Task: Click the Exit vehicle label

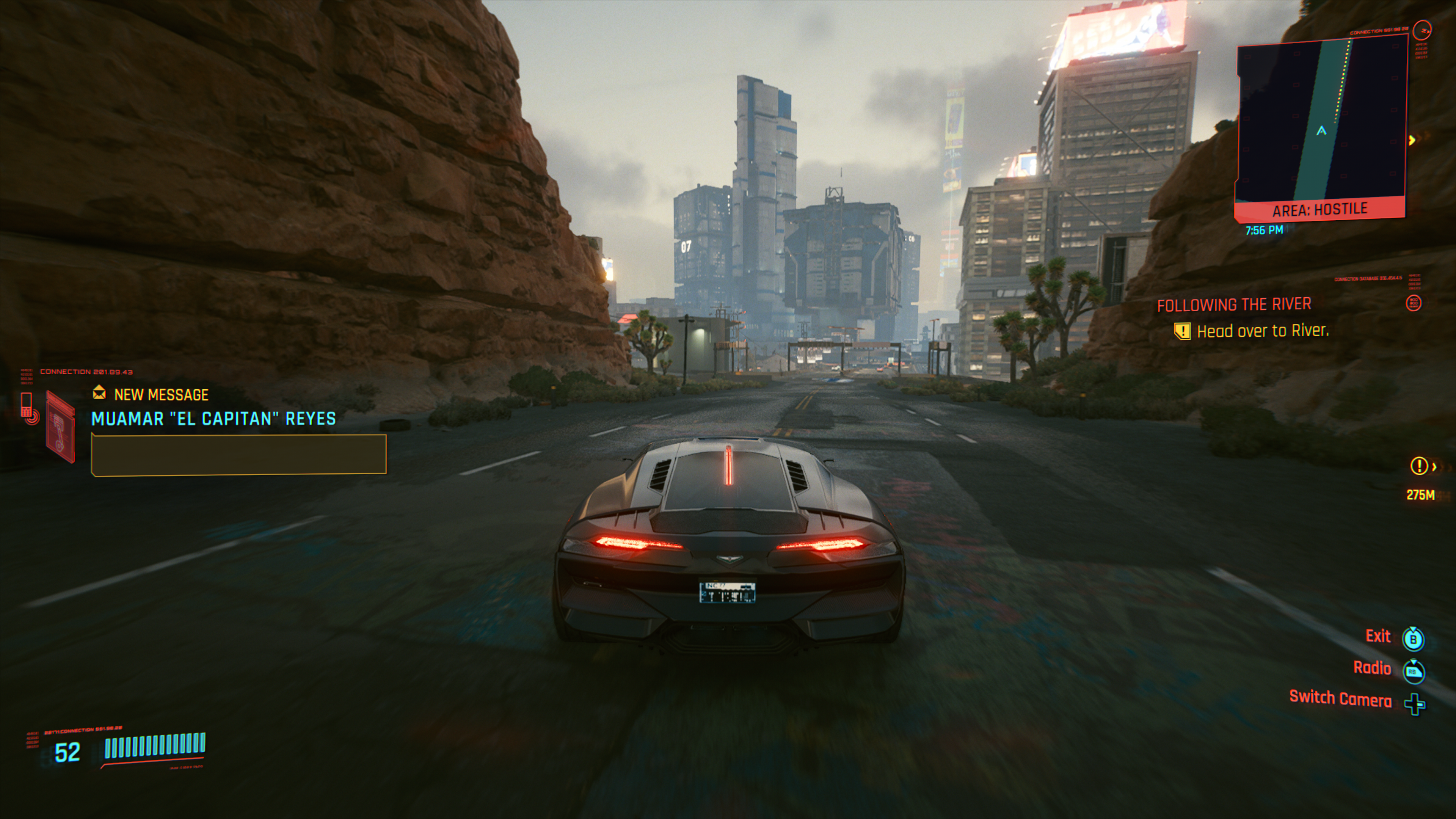Action: pos(1378,637)
